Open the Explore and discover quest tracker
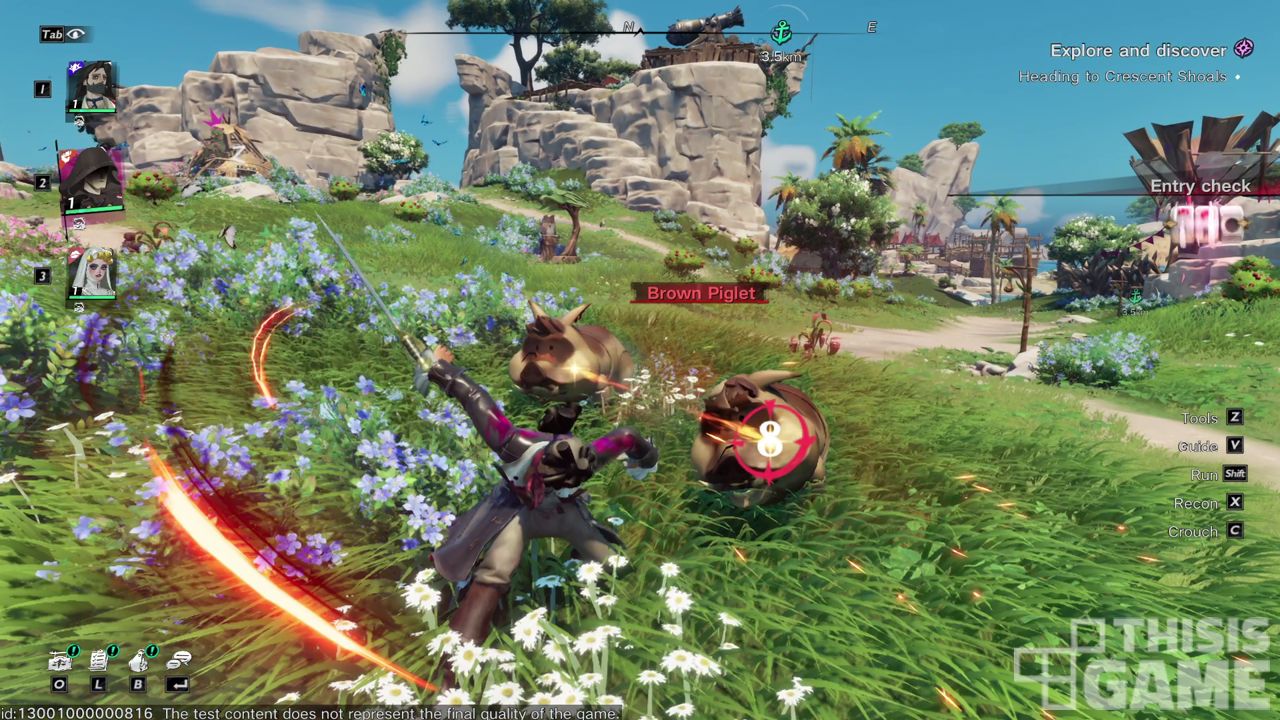Image resolution: width=1280 pixels, height=720 pixels. [1138, 50]
